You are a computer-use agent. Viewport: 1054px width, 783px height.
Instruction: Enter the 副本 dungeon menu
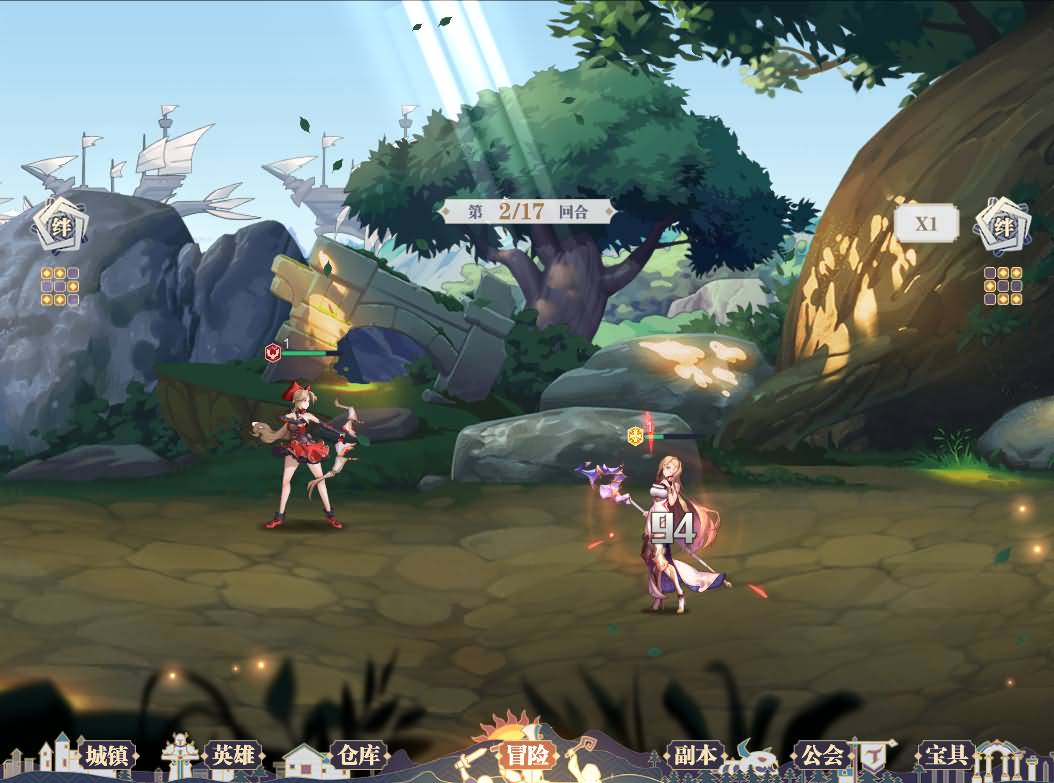pos(693,755)
